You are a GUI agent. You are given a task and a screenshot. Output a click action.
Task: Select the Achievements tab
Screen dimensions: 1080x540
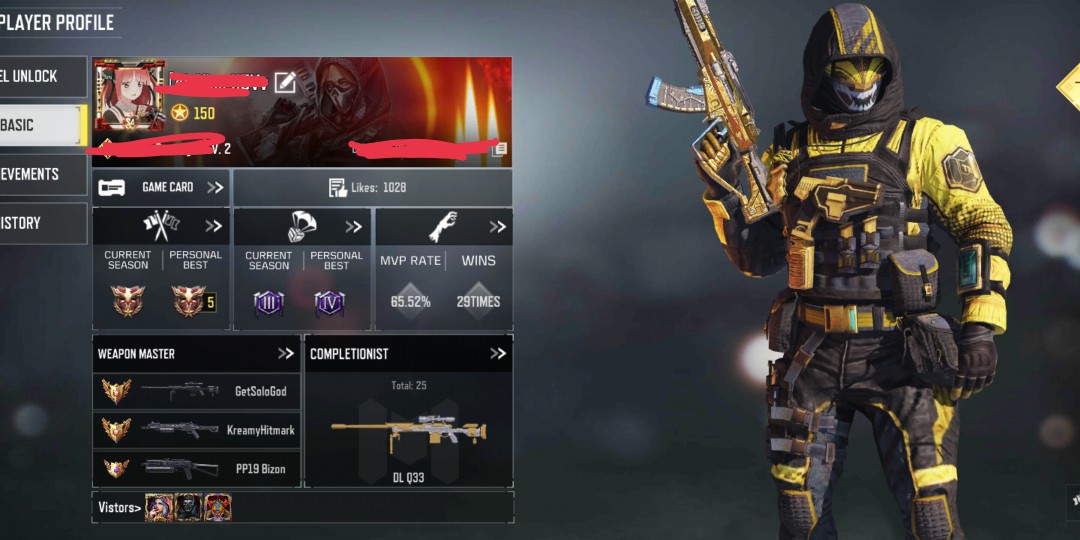[42, 174]
